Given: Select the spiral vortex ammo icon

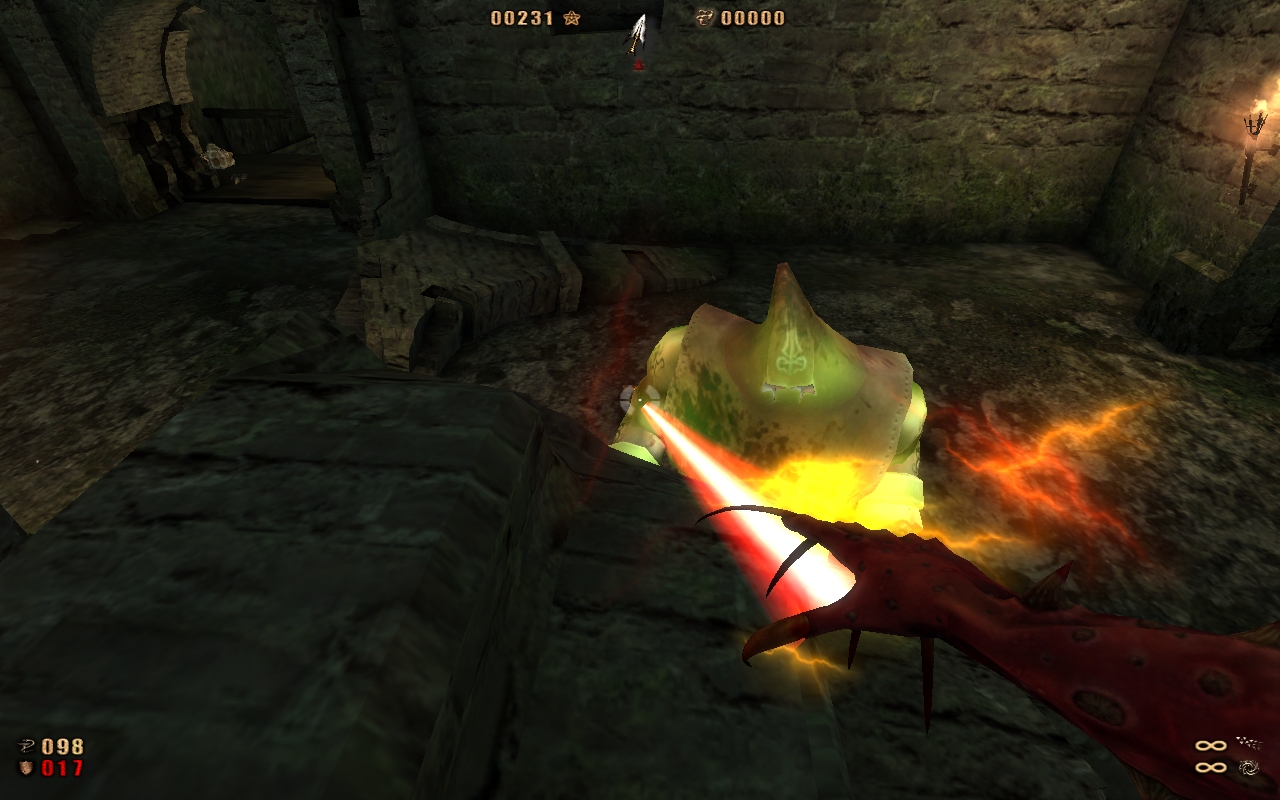Looking at the screenshot, I should 1247,768.
